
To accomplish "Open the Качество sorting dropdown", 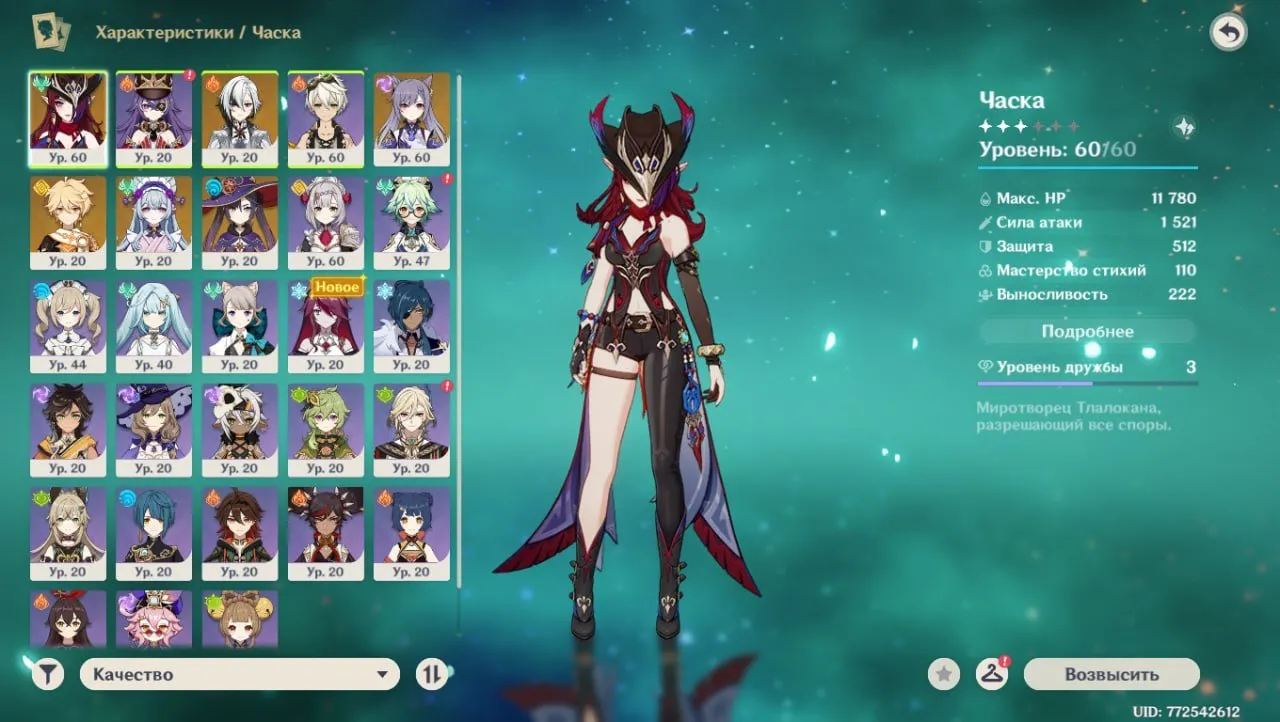I will (x=238, y=674).
